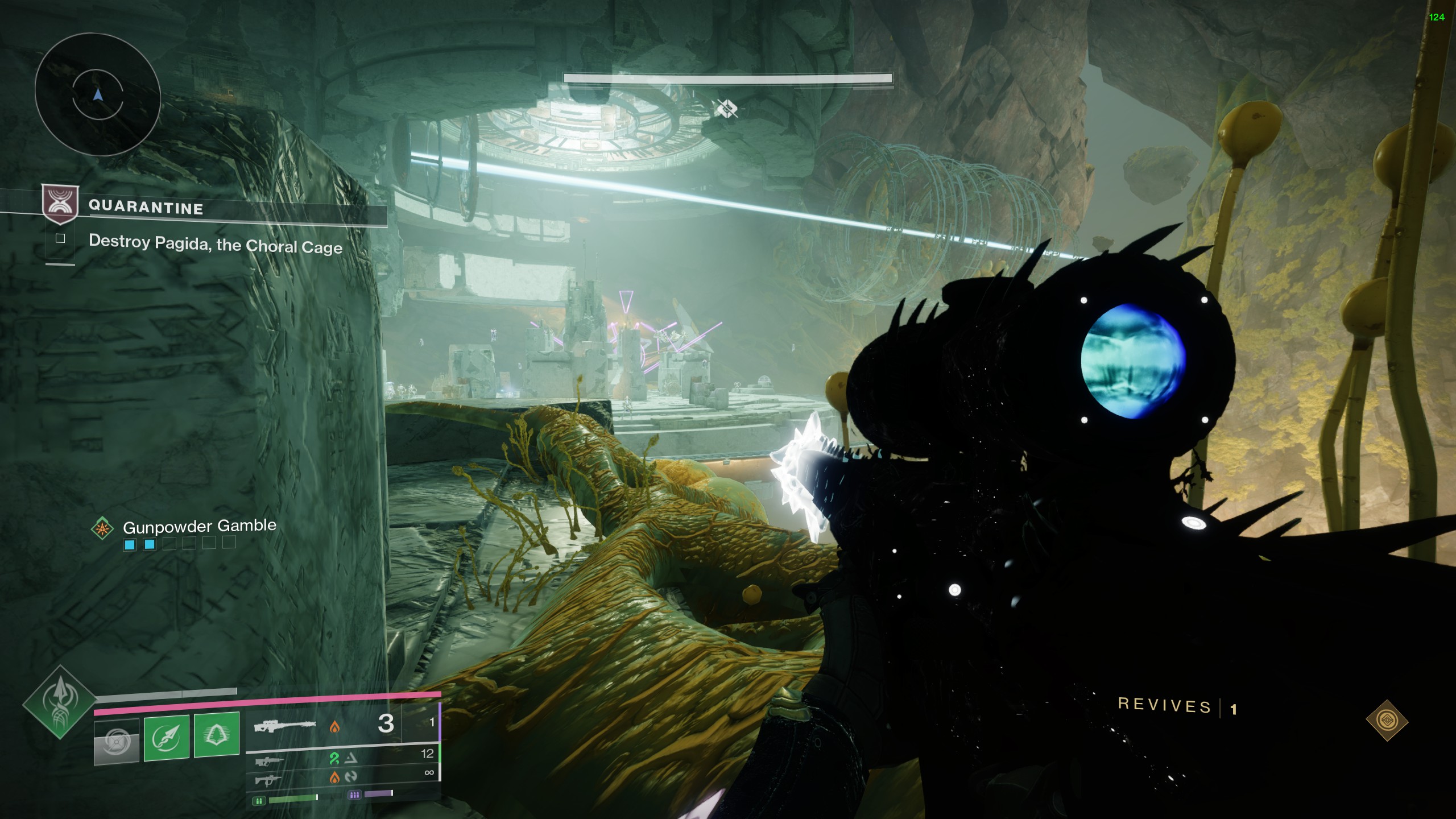This screenshot has height=819, width=1456.
Task: Click the objective checkbox for Destroy Pagida
Action: tap(60, 238)
